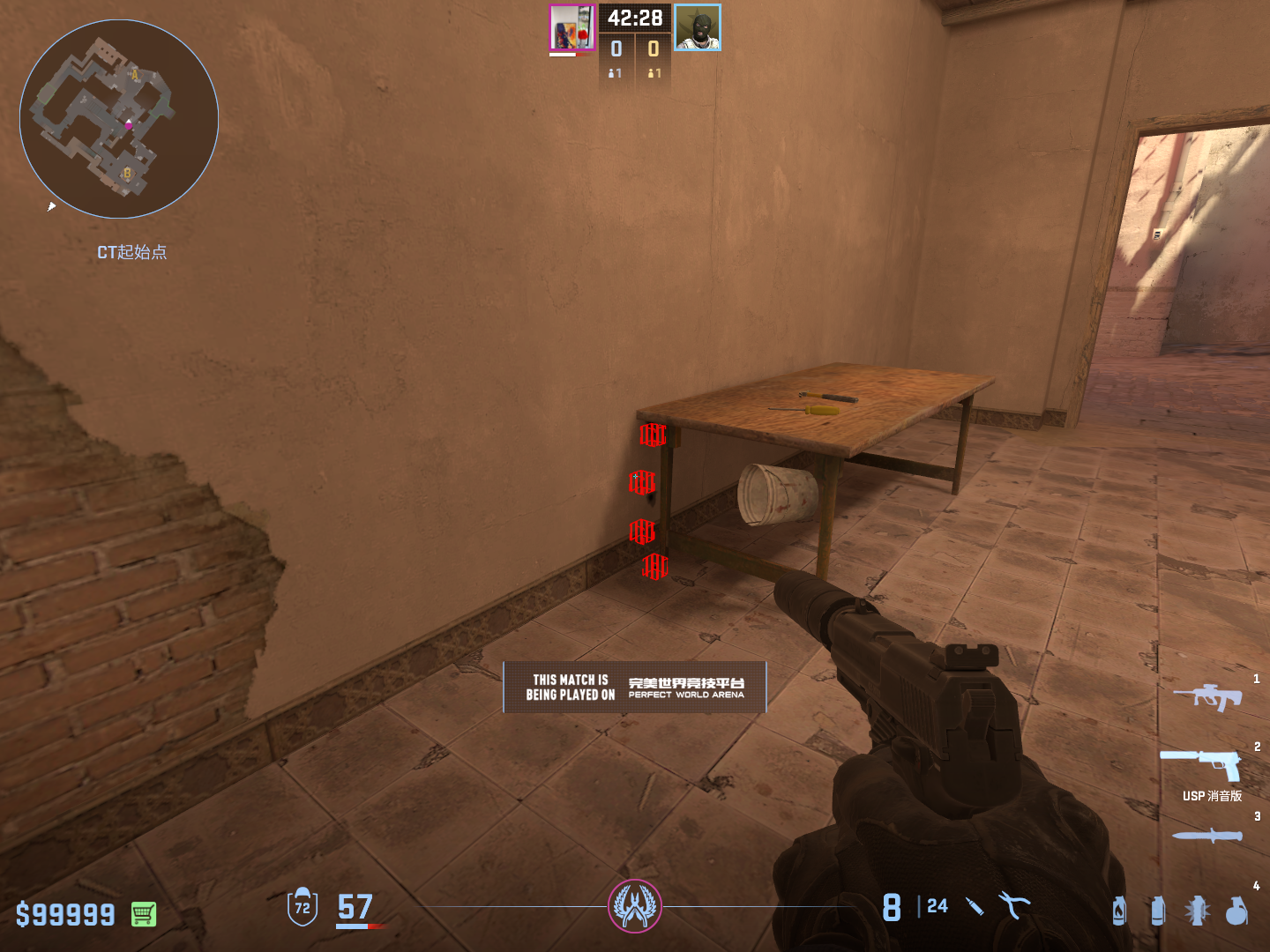1270x952 pixels.
Task: Choose the HE grenade icon
Action: coord(1236,910)
